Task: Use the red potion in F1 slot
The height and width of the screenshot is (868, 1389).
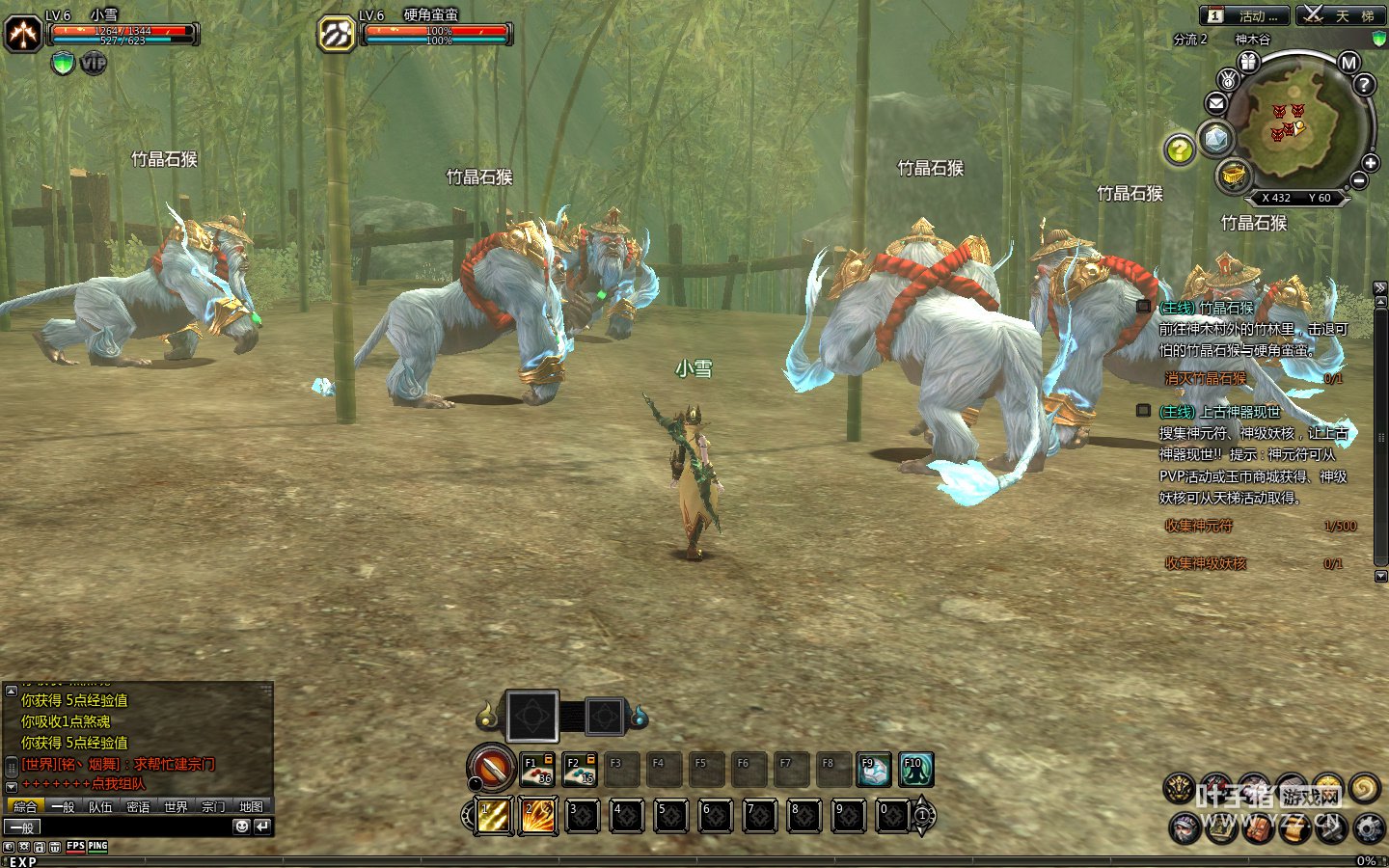Action: (537, 769)
